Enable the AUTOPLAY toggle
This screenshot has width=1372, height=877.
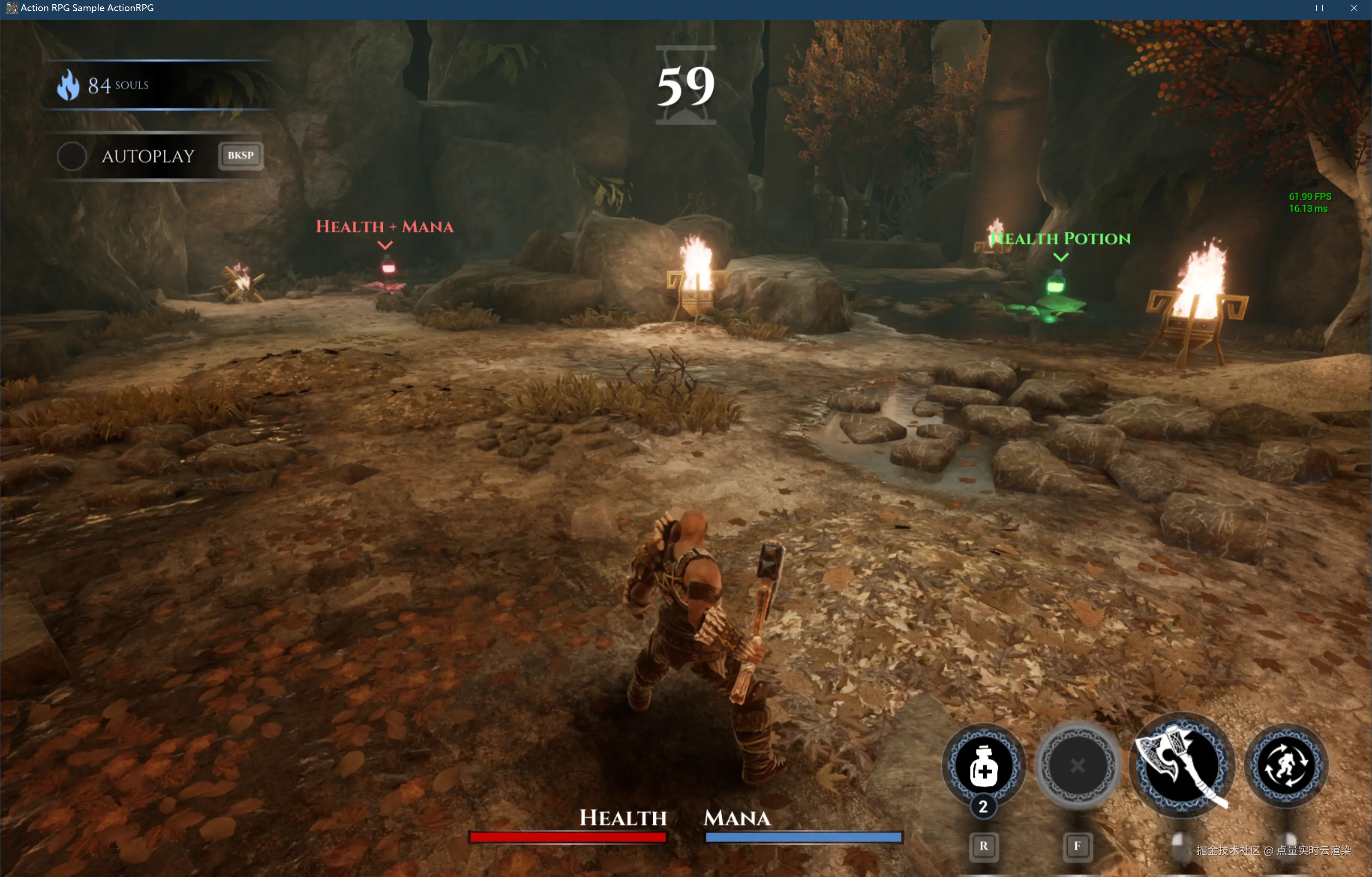click(72, 156)
